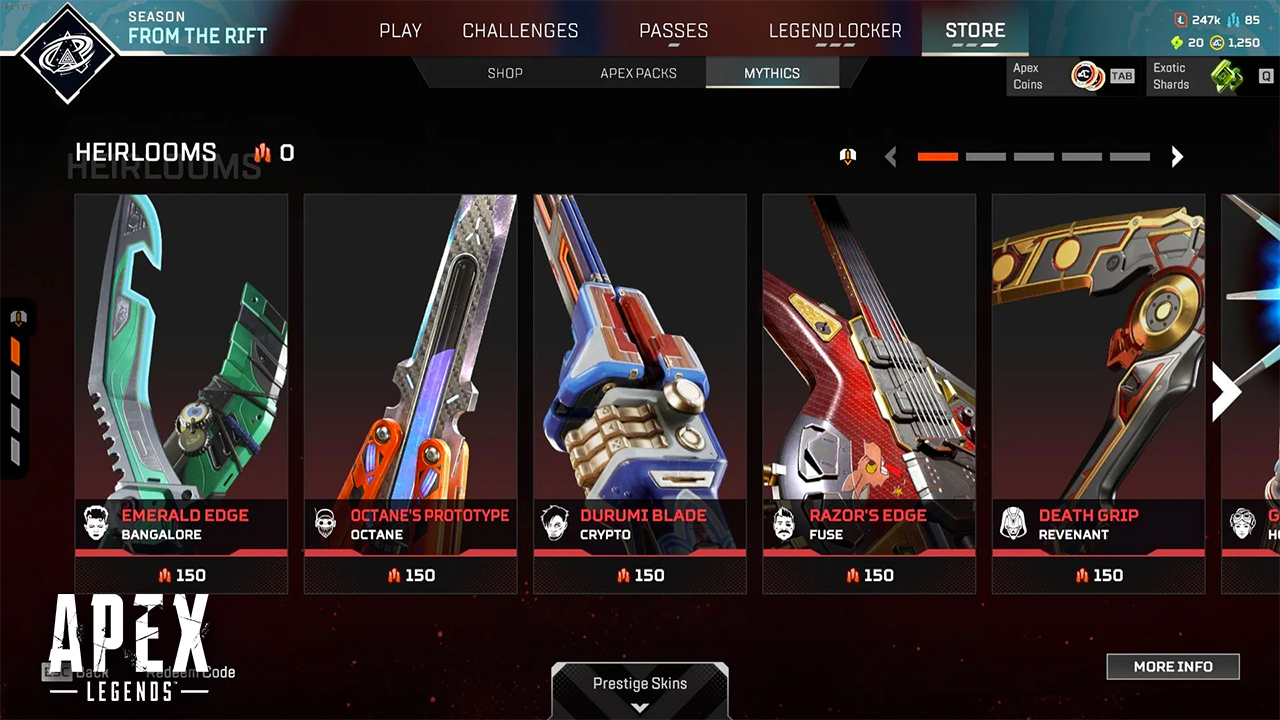The width and height of the screenshot is (1280, 720).
Task: Click the Heirloom Shards counter icon beside HEIRLOOMS
Action: (x=262, y=154)
